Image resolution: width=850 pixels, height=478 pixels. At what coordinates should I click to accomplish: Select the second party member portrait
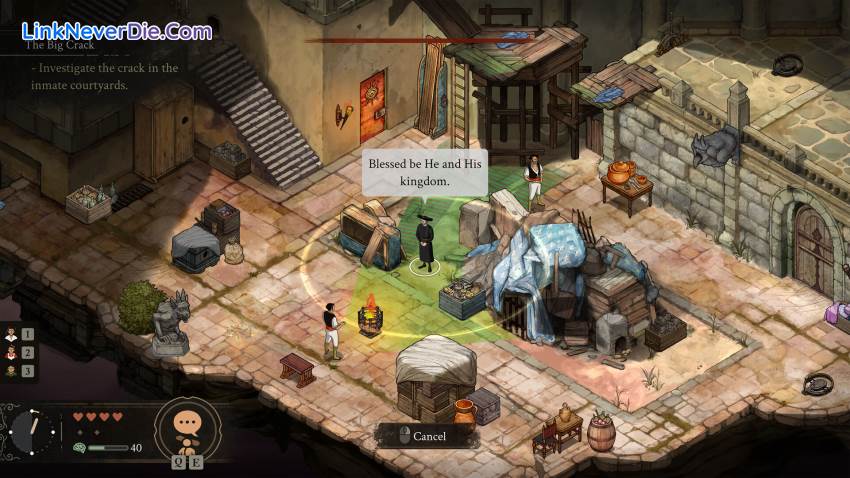point(12,352)
